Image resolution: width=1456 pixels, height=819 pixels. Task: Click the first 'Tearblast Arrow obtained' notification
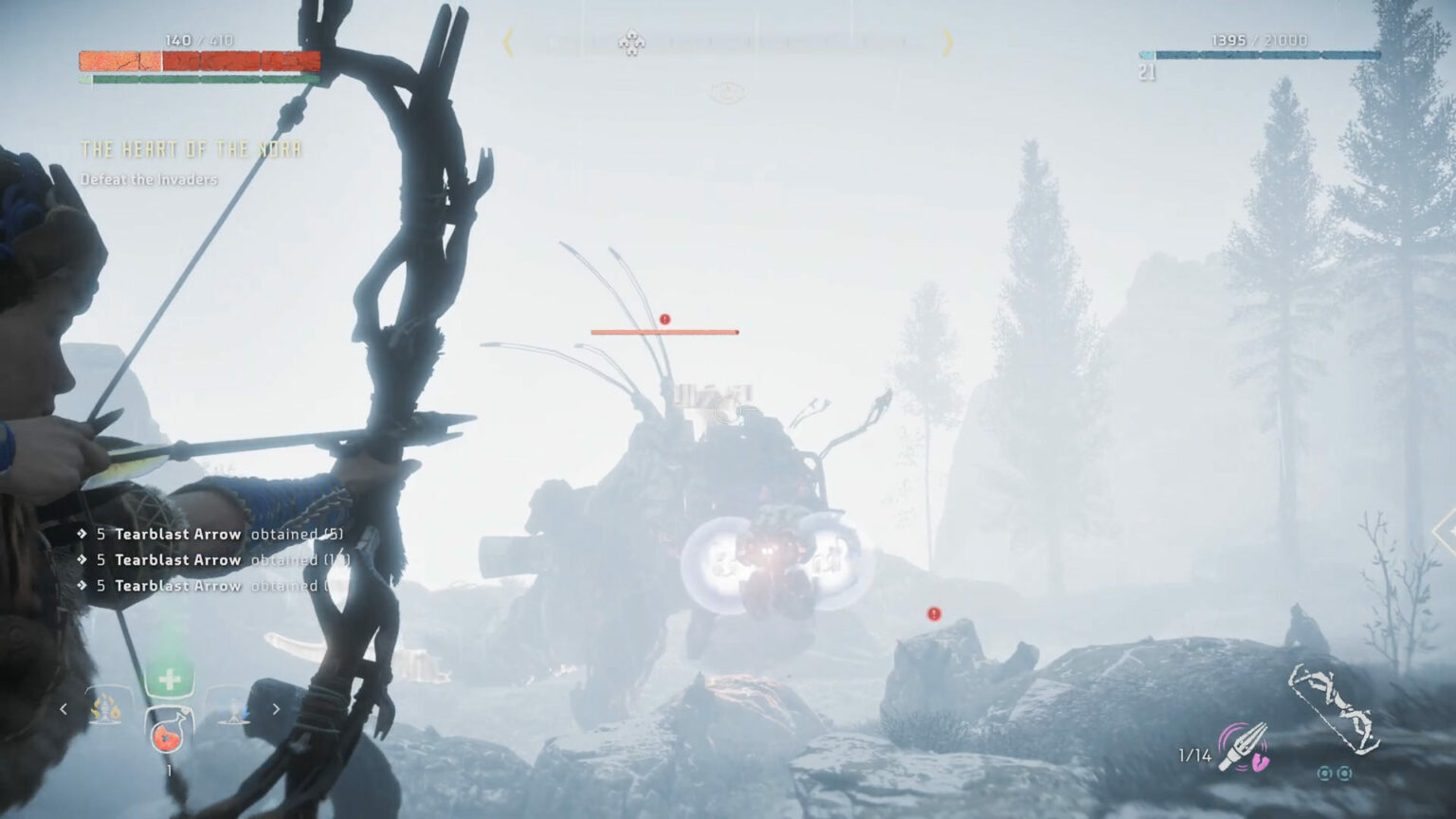click(210, 534)
